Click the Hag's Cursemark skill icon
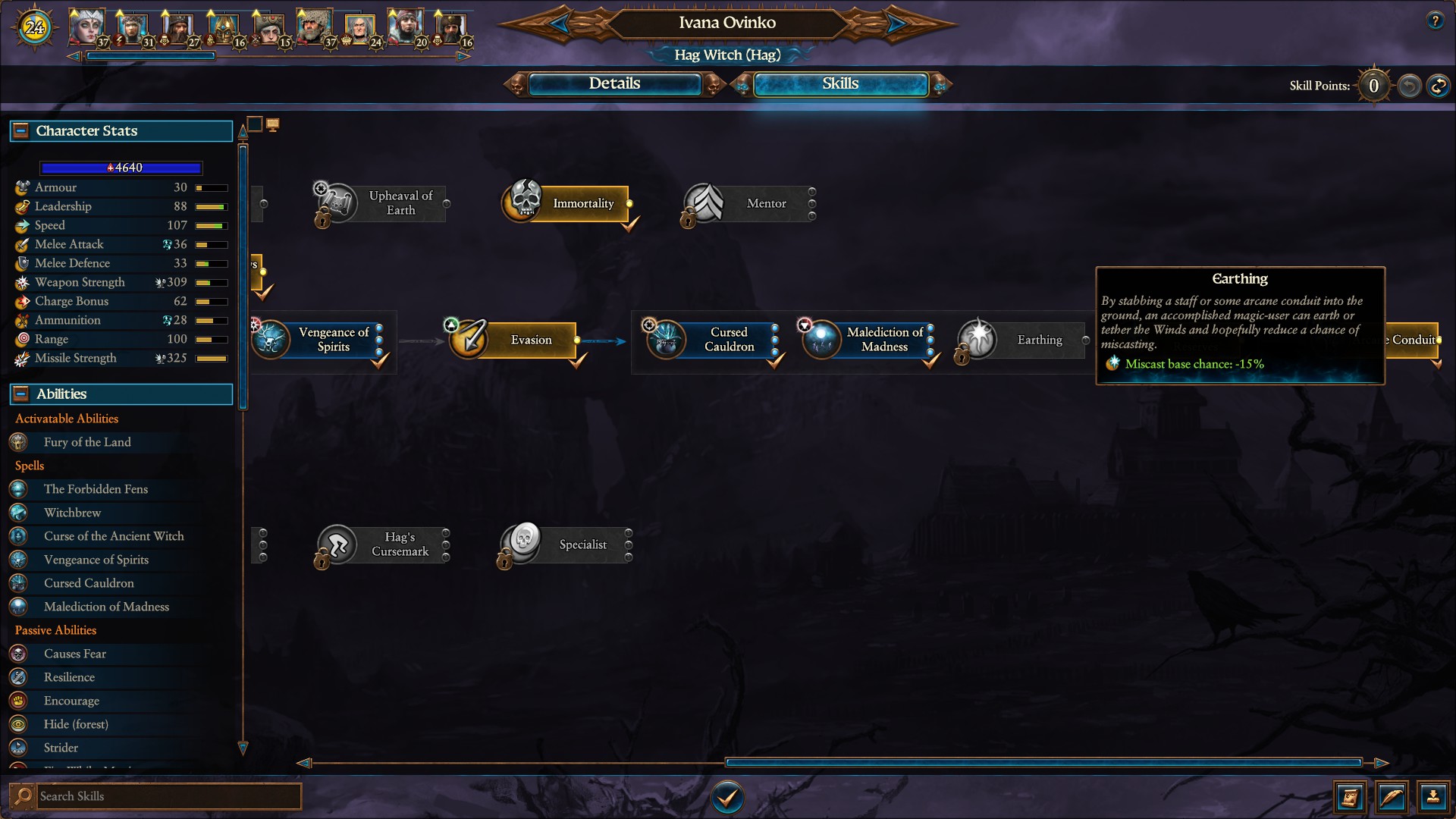Viewport: 1456px width, 819px height. click(339, 544)
